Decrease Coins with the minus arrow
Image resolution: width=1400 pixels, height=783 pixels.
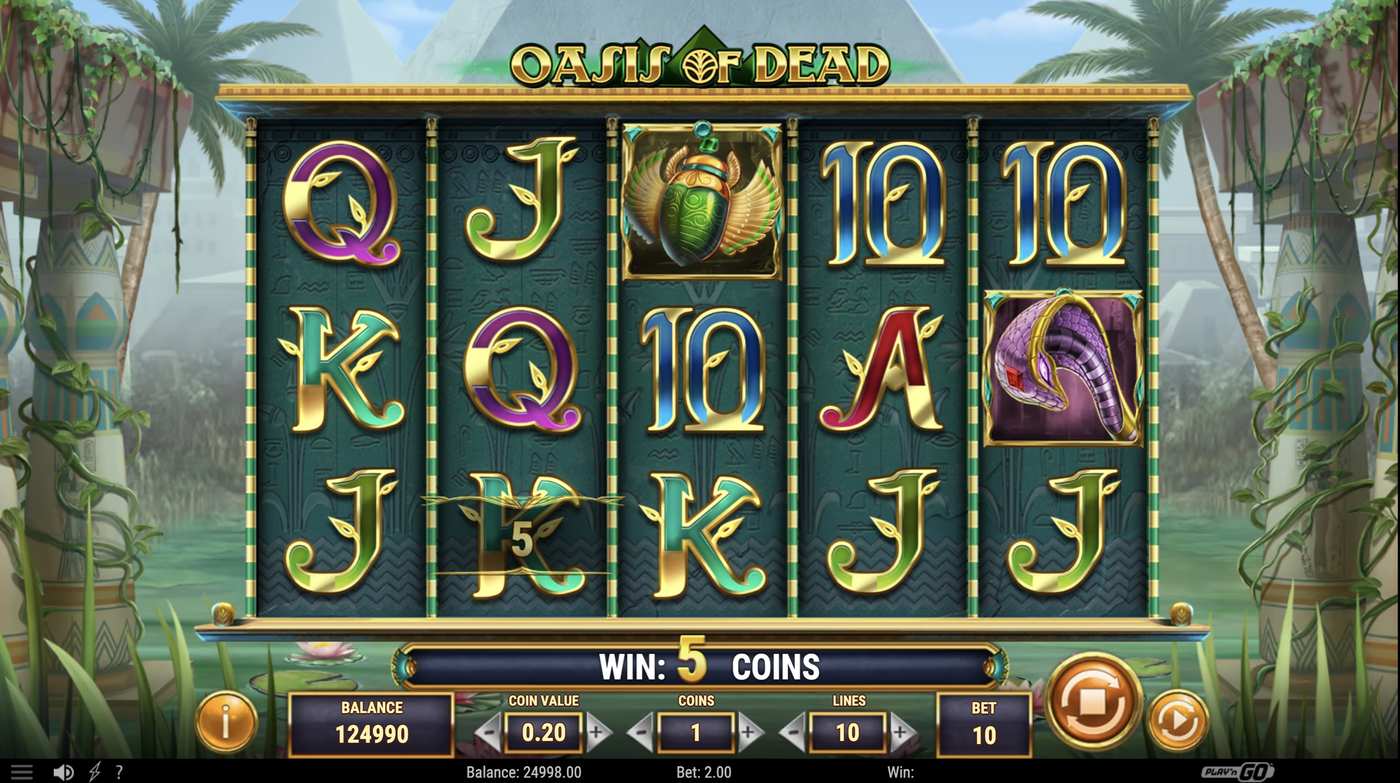tap(640, 732)
